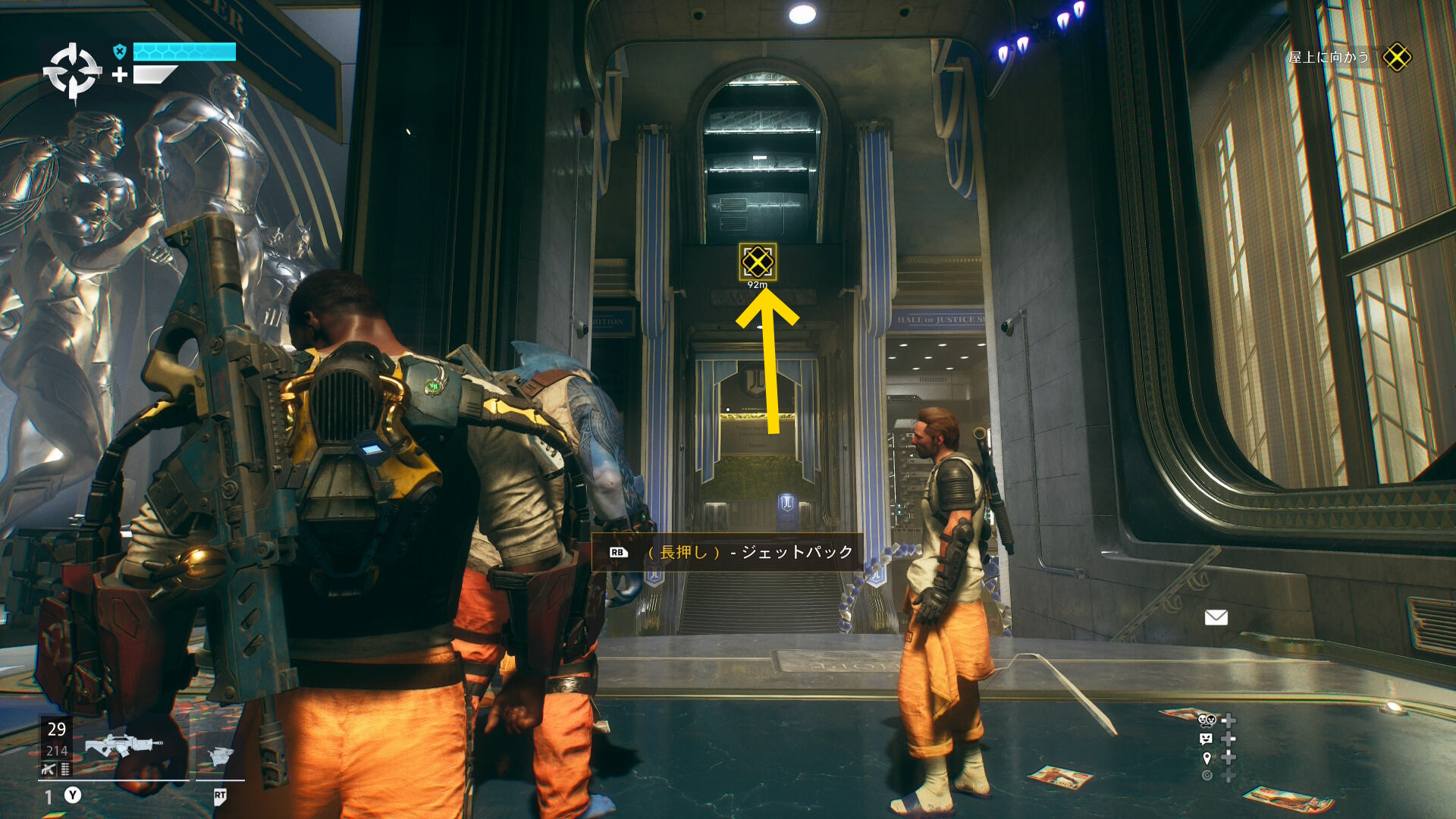Image resolution: width=1456 pixels, height=819 pixels.
Task: Open the emote speech bubble icon
Action: tap(1206, 739)
